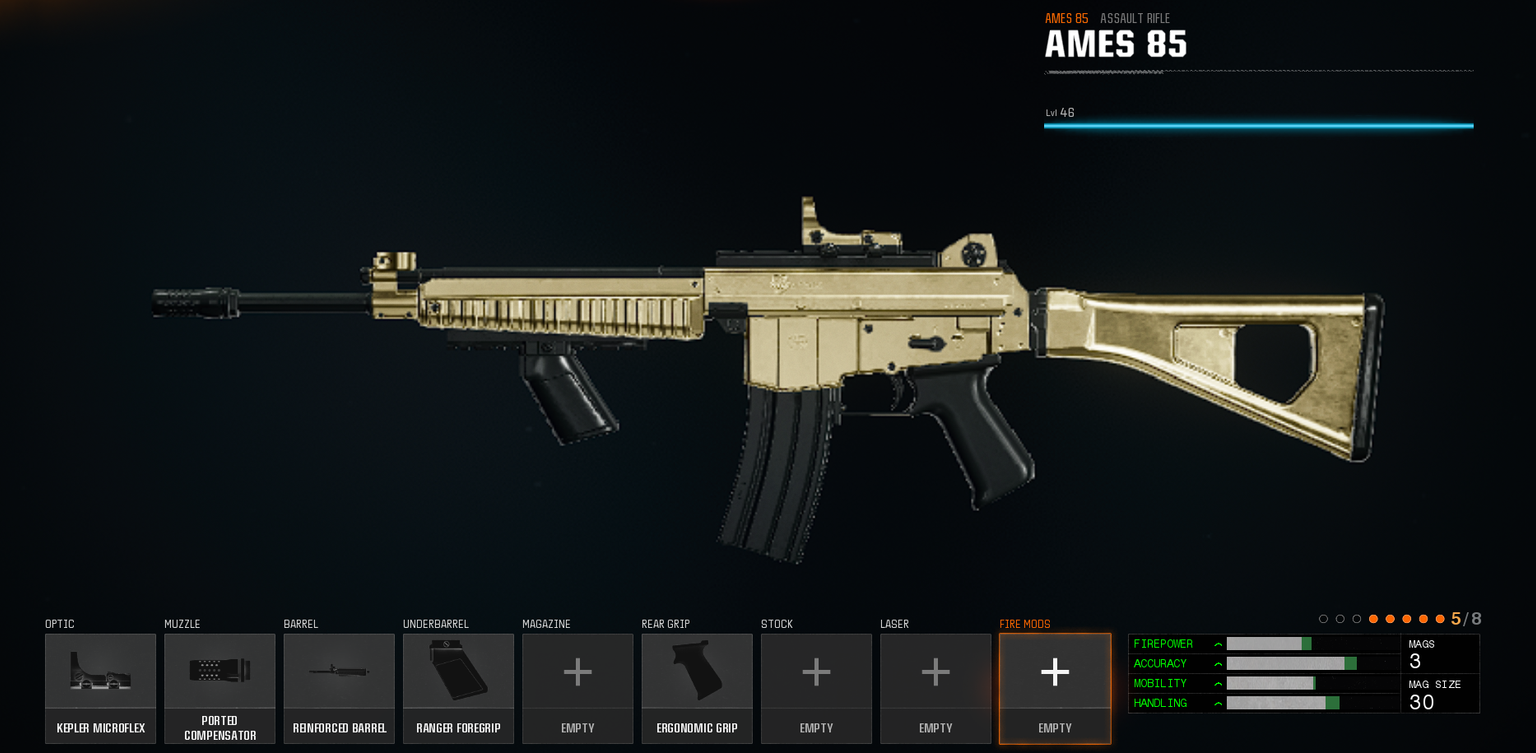Click the plus icon in the Stock slot

[x=816, y=671]
